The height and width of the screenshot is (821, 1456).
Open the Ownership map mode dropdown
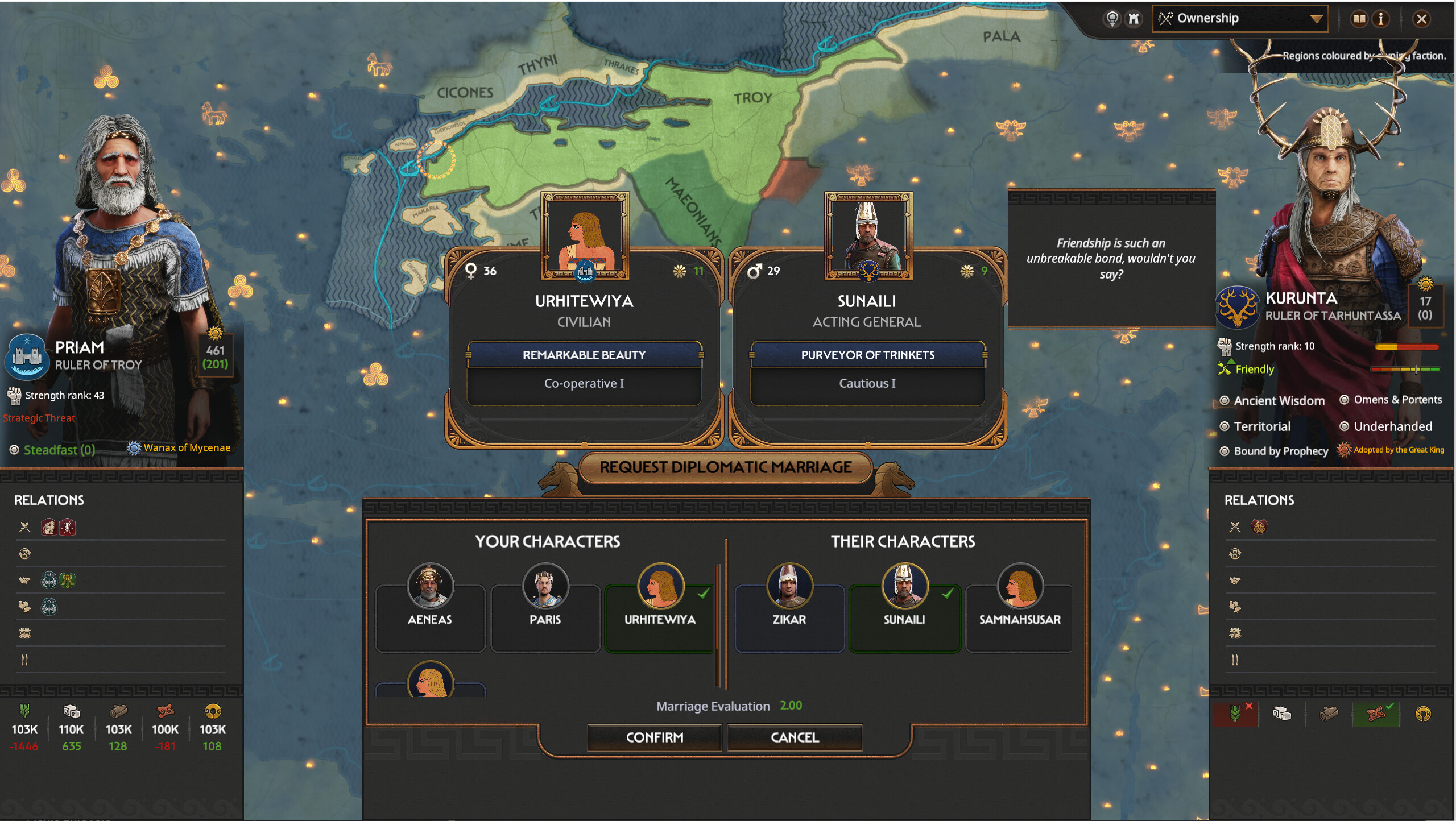(1240, 18)
